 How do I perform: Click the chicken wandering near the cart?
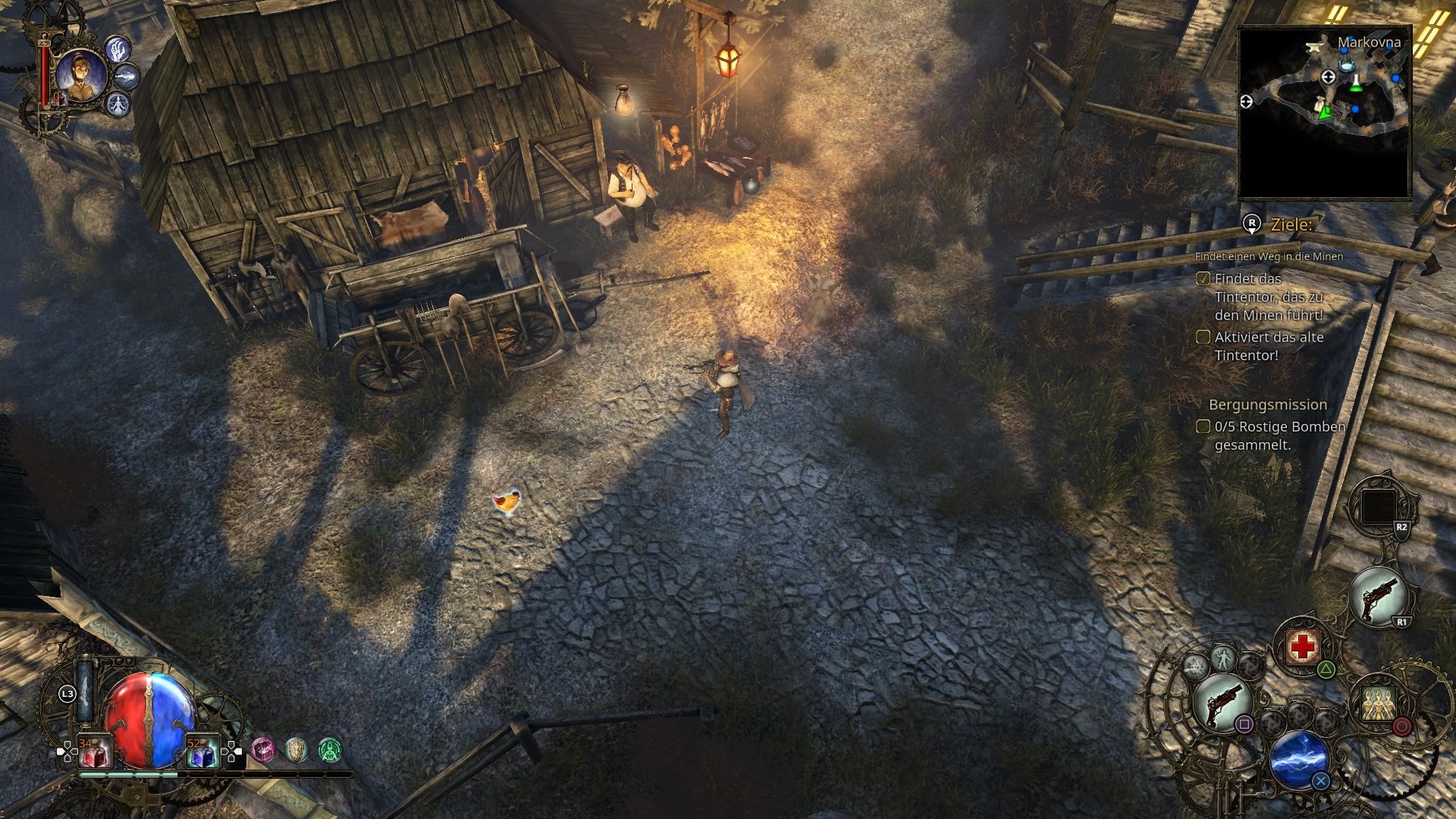point(508,500)
